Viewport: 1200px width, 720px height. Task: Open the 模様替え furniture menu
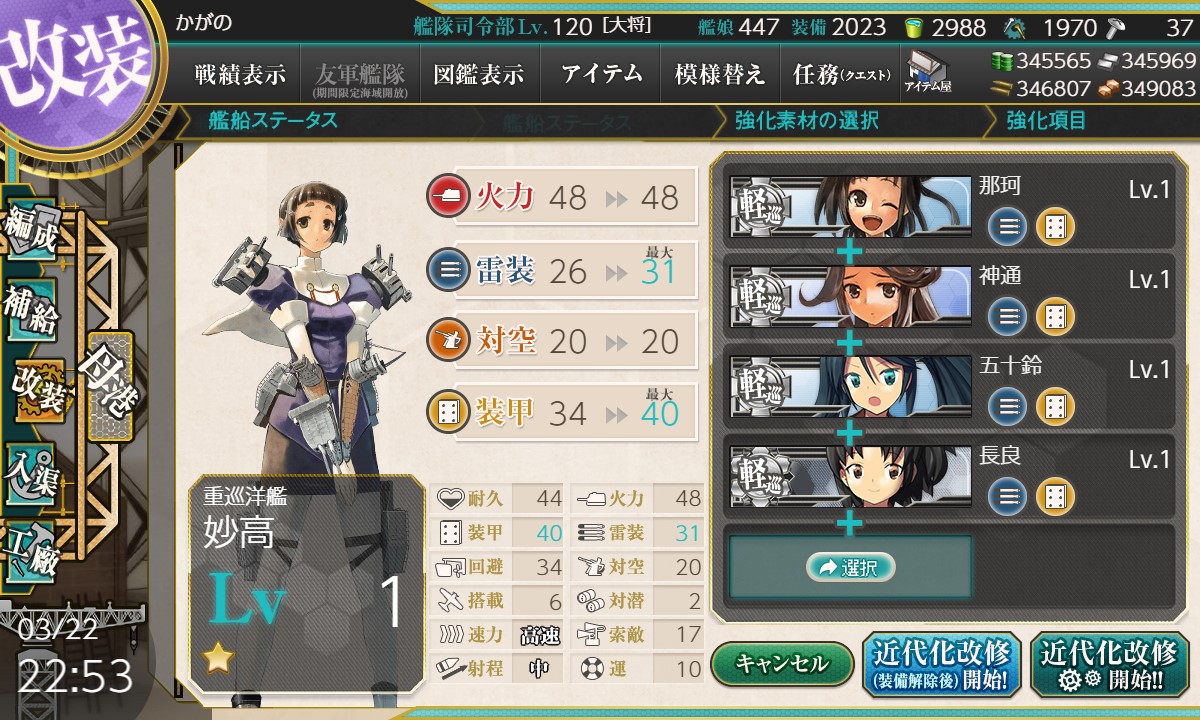tap(719, 74)
